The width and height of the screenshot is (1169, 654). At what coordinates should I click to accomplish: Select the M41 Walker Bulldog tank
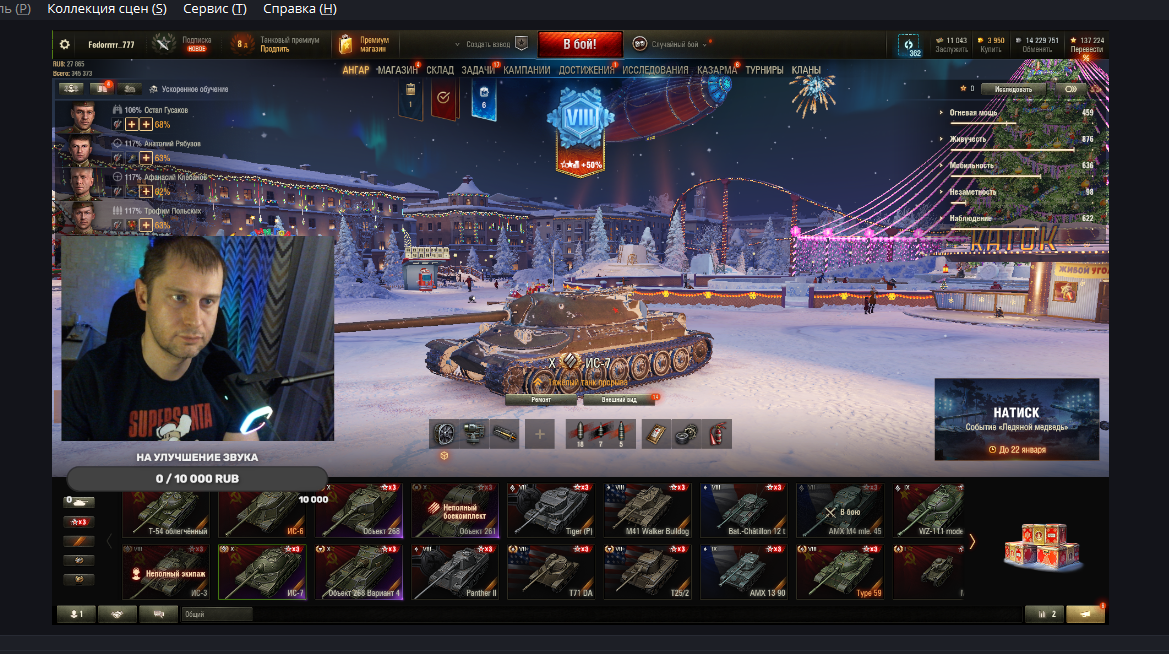point(647,510)
